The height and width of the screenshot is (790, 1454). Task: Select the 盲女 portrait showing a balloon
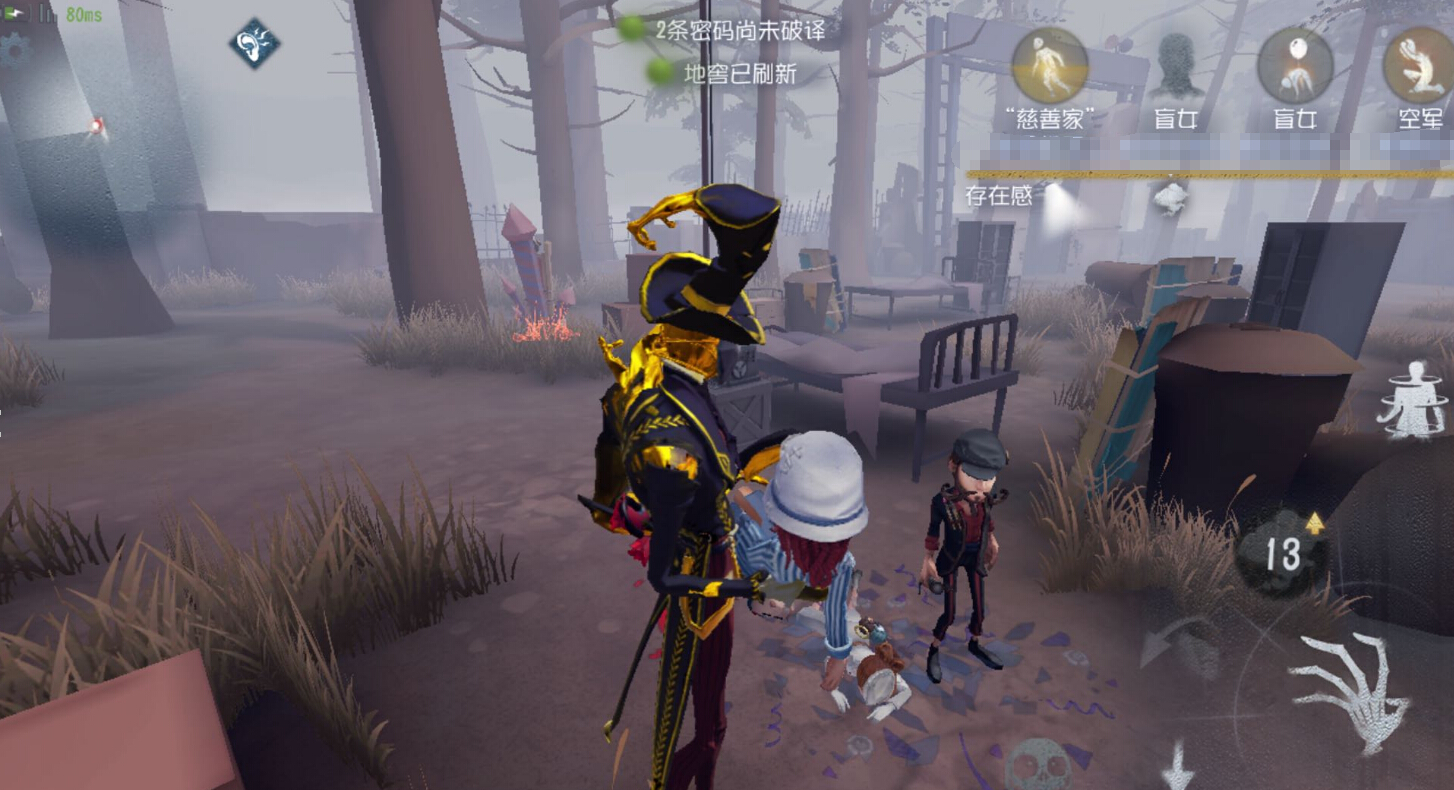tap(1295, 66)
